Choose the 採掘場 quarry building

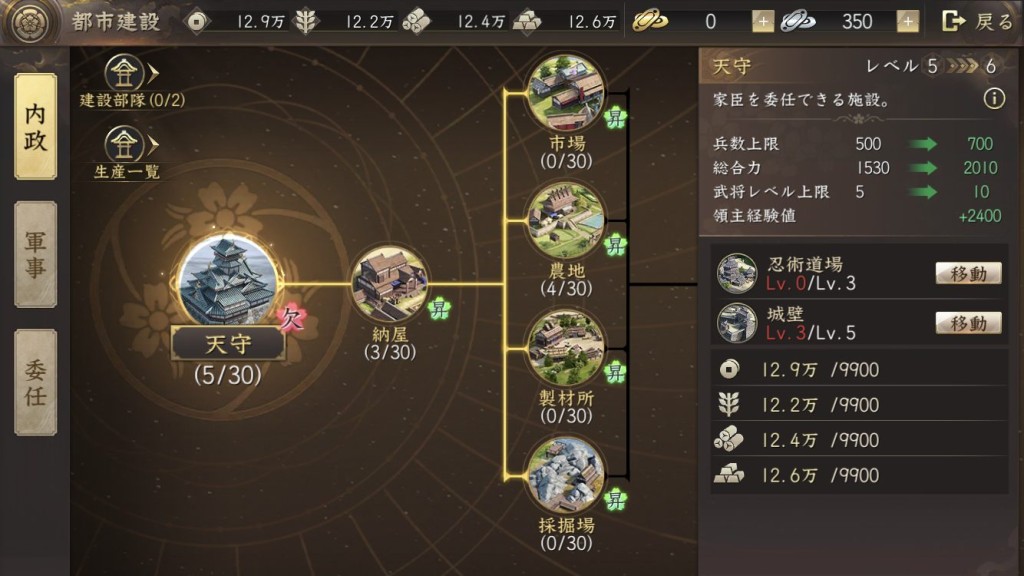pos(566,474)
